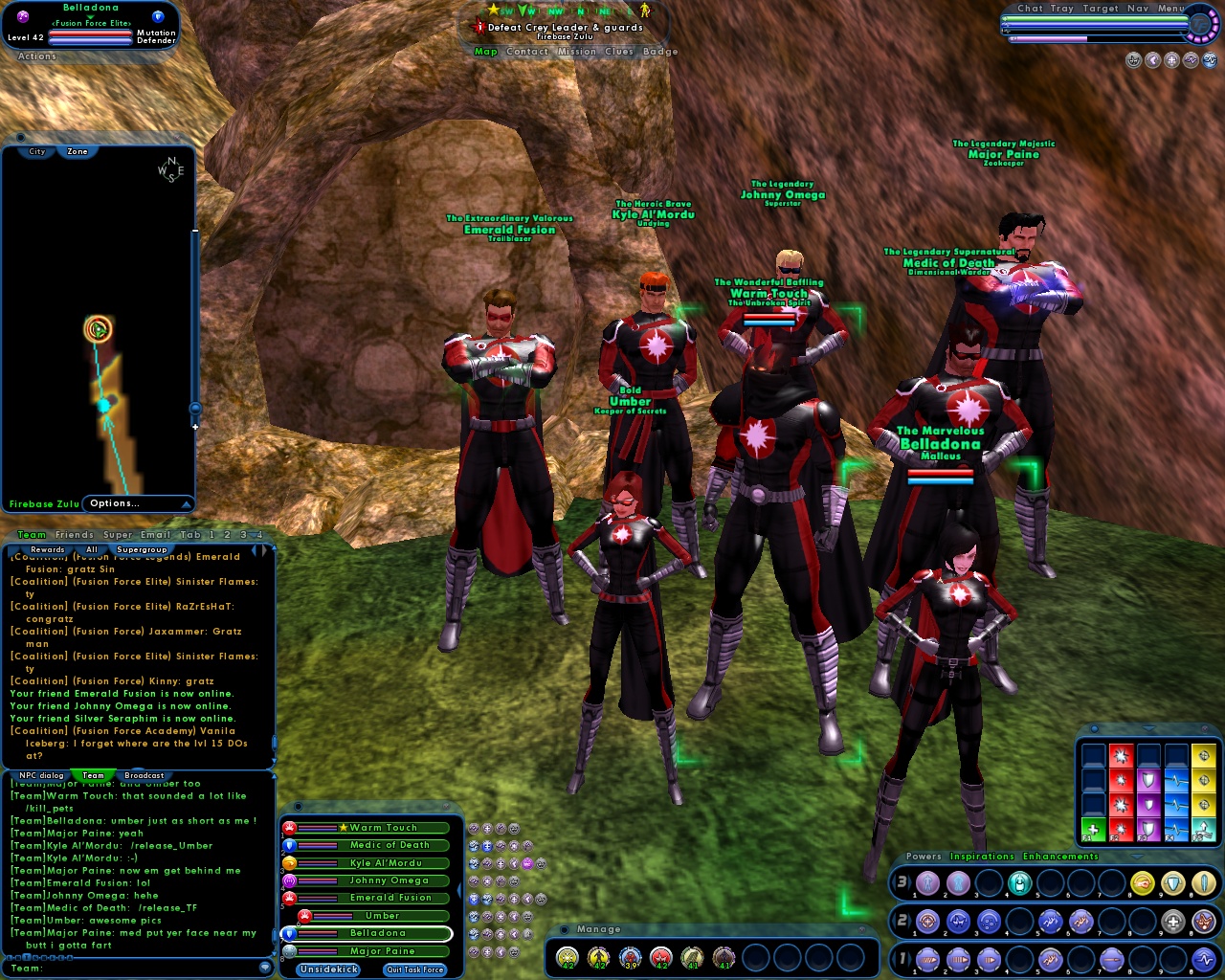
Task: Collapse the inspiration tray with its arrow
Action: [x=1147, y=730]
